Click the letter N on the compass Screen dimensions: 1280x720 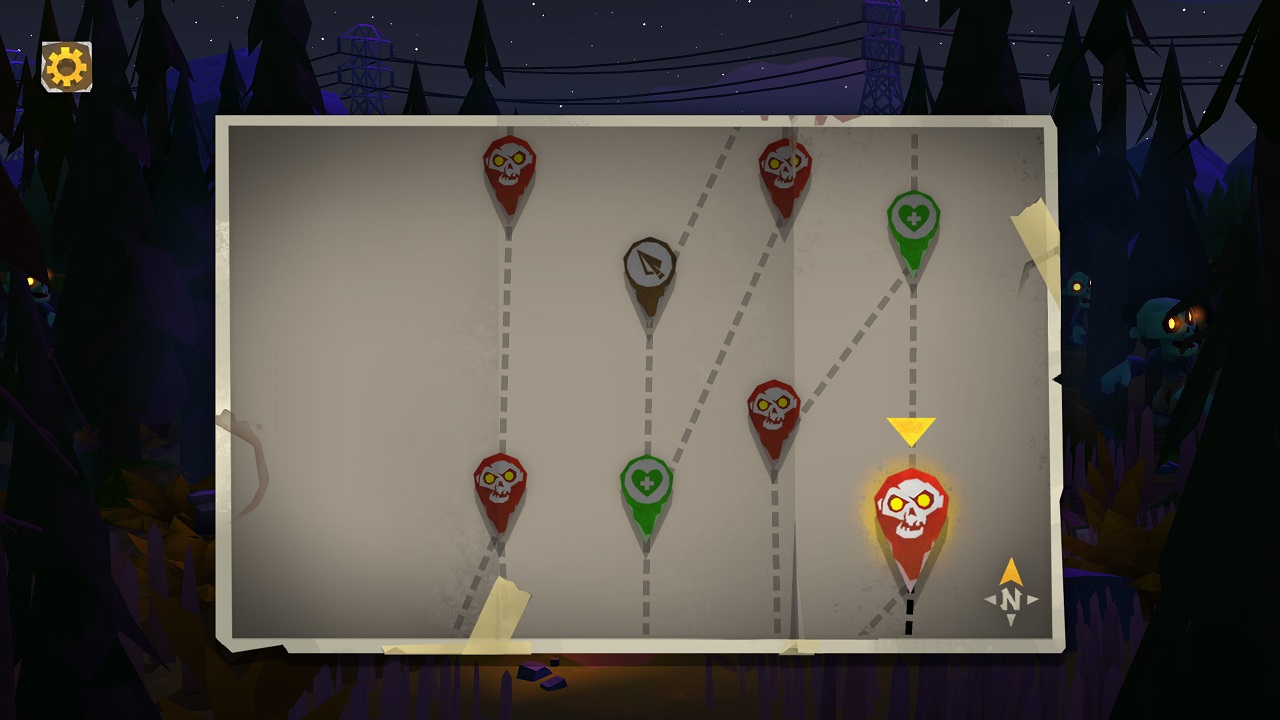tap(1008, 598)
